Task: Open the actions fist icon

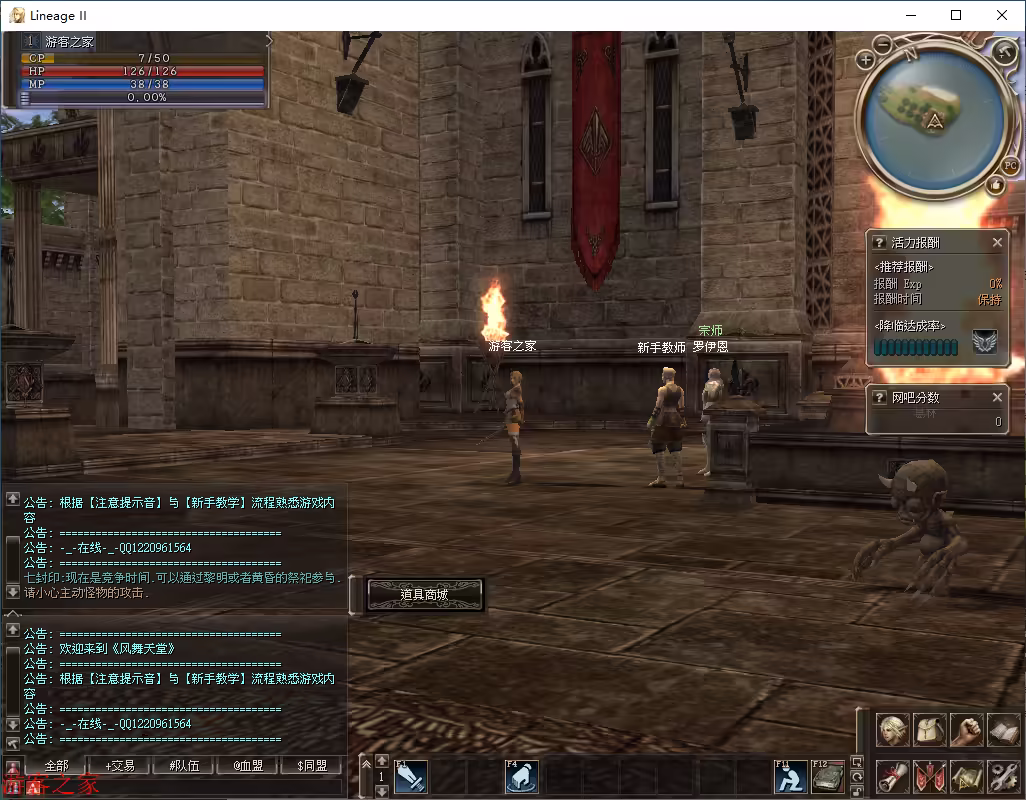Action: (966, 730)
